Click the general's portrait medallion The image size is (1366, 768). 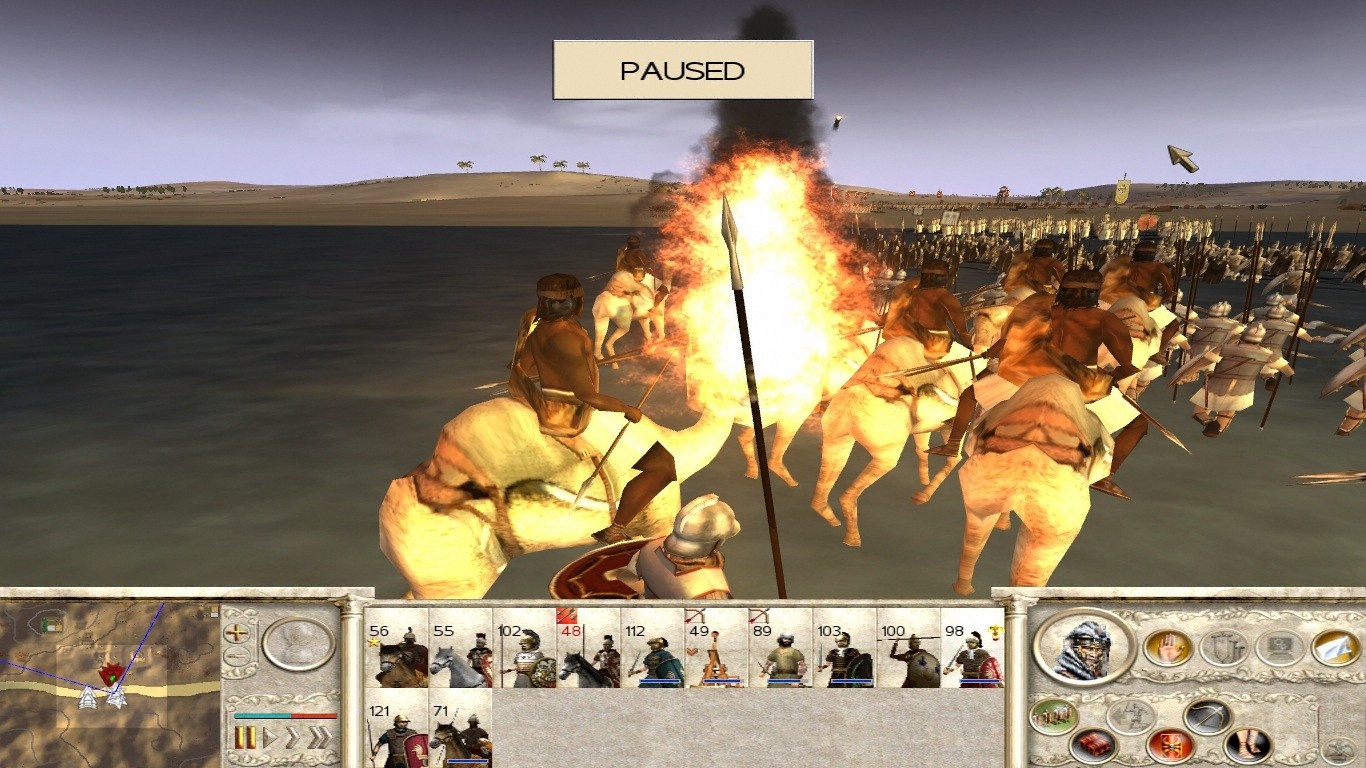point(1084,646)
